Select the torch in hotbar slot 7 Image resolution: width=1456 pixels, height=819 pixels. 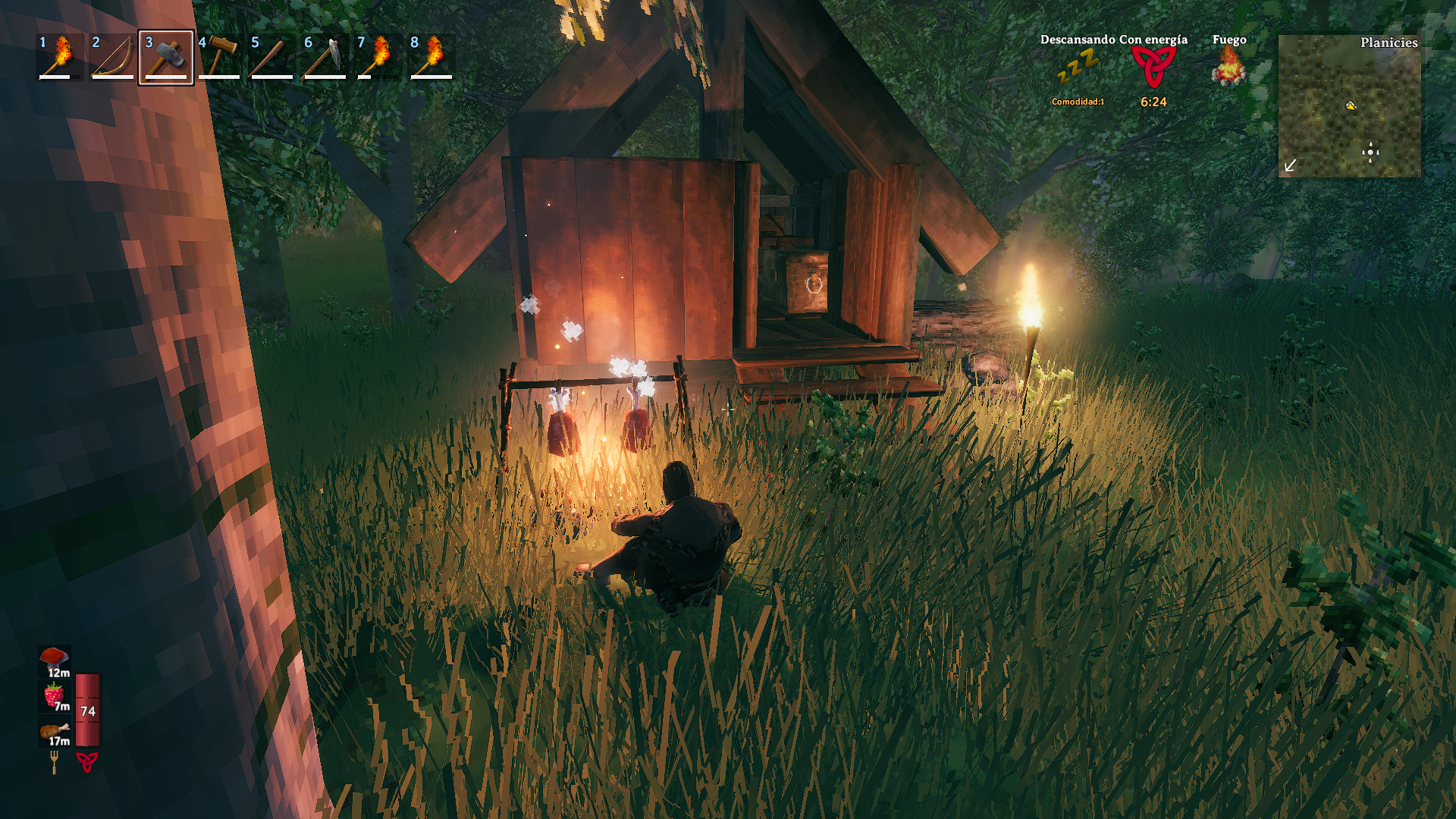pyautogui.click(x=378, y=57)
